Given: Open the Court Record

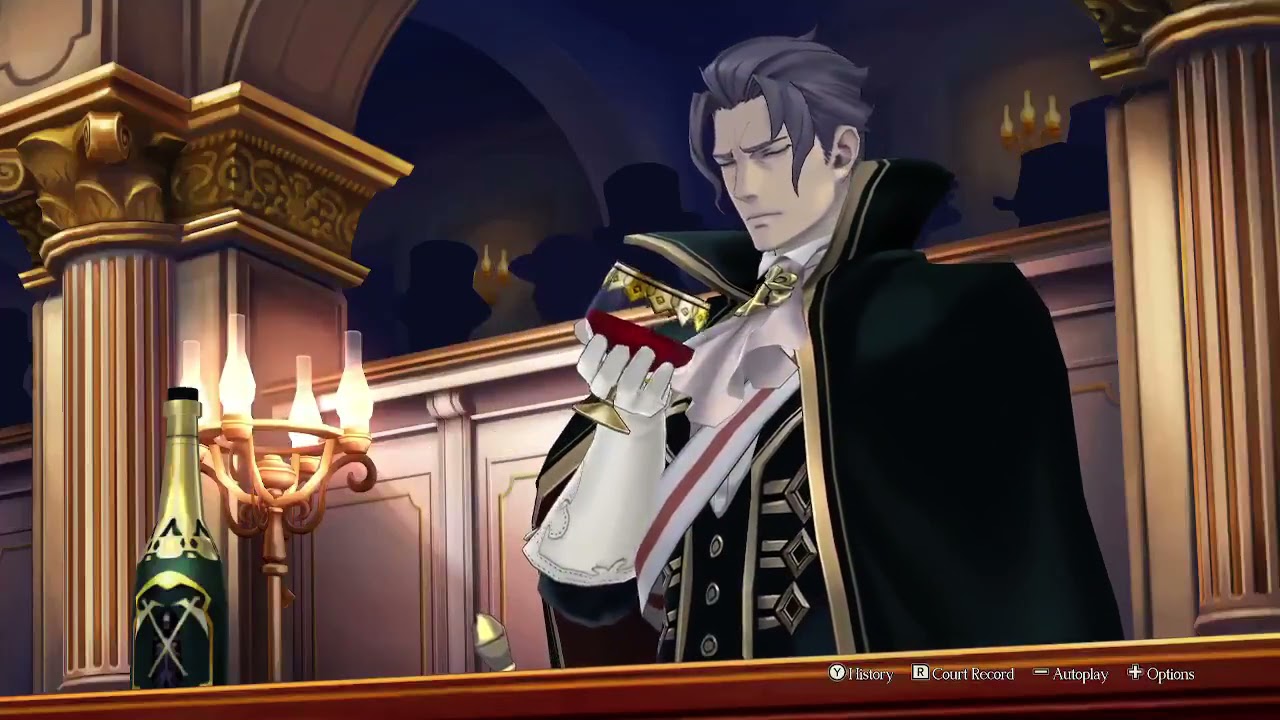Looking at the screenshot, I should point(963,674).
